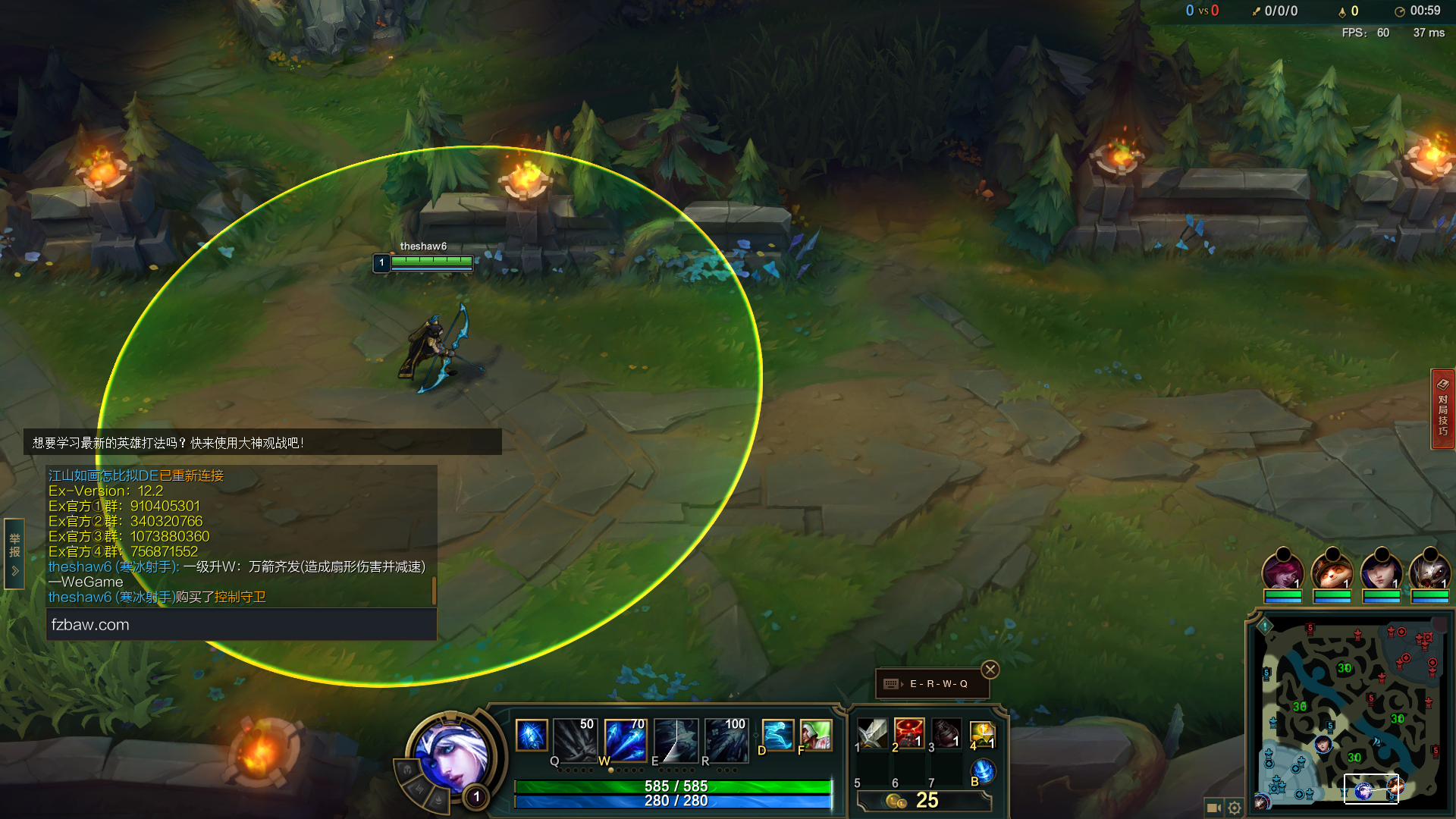Use the Heal summoner spell
The height and width of the screenshot is (819, 1456).
[x=815, y=735]
